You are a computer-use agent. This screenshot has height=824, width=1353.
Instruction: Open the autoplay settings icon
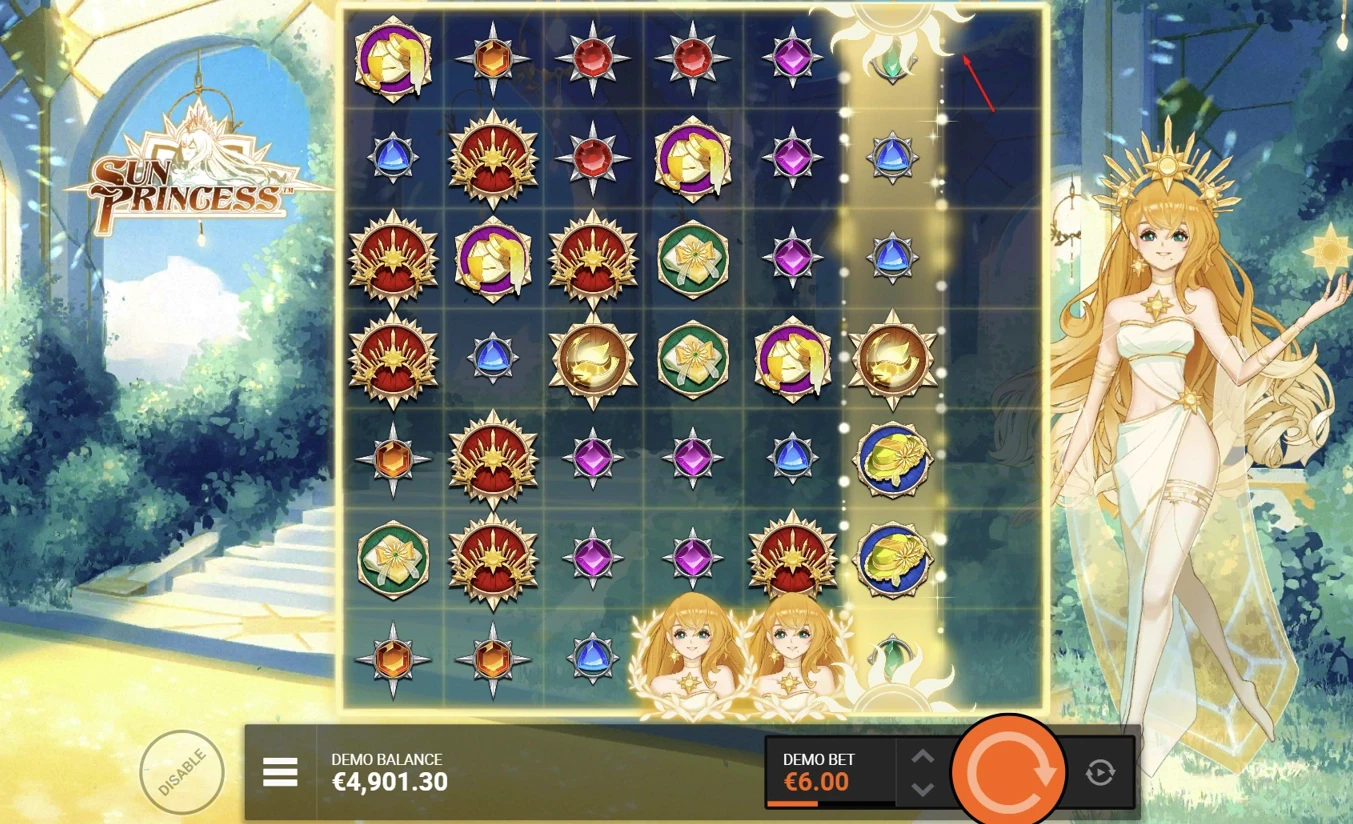[x=1100, y=771]
